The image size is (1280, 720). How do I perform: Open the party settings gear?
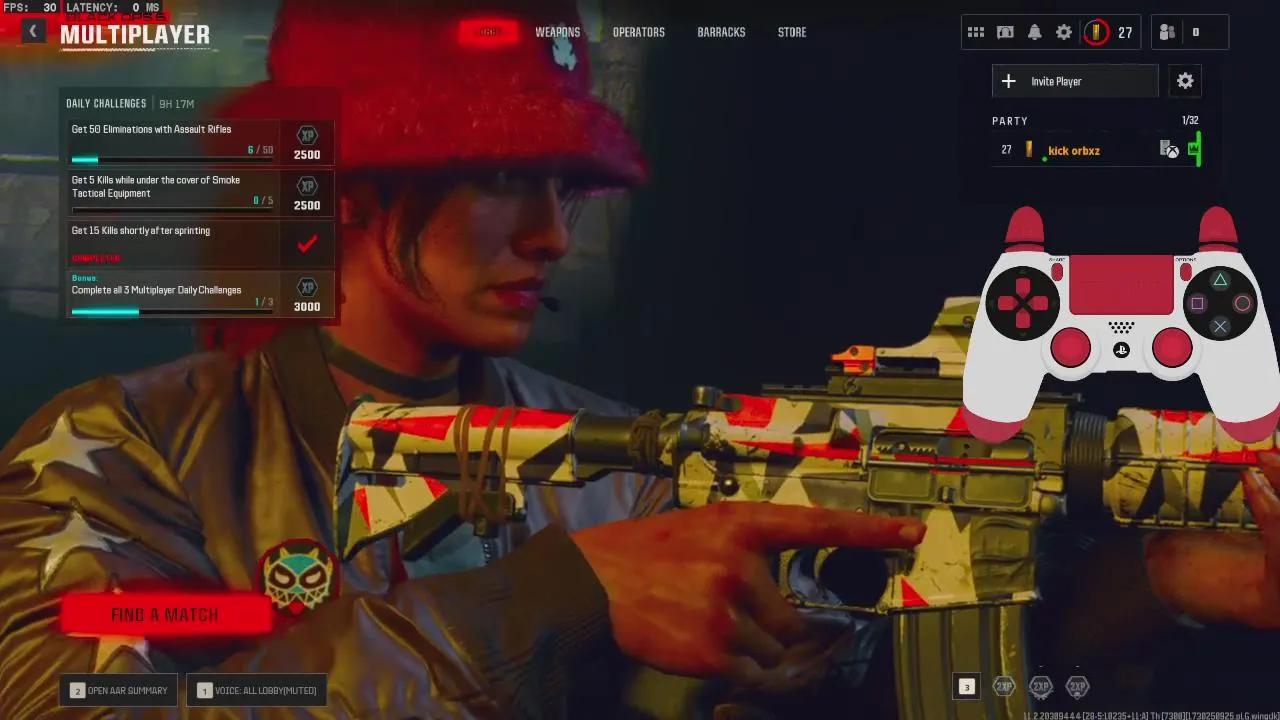pyautogui.click(x=1185, y=81)
